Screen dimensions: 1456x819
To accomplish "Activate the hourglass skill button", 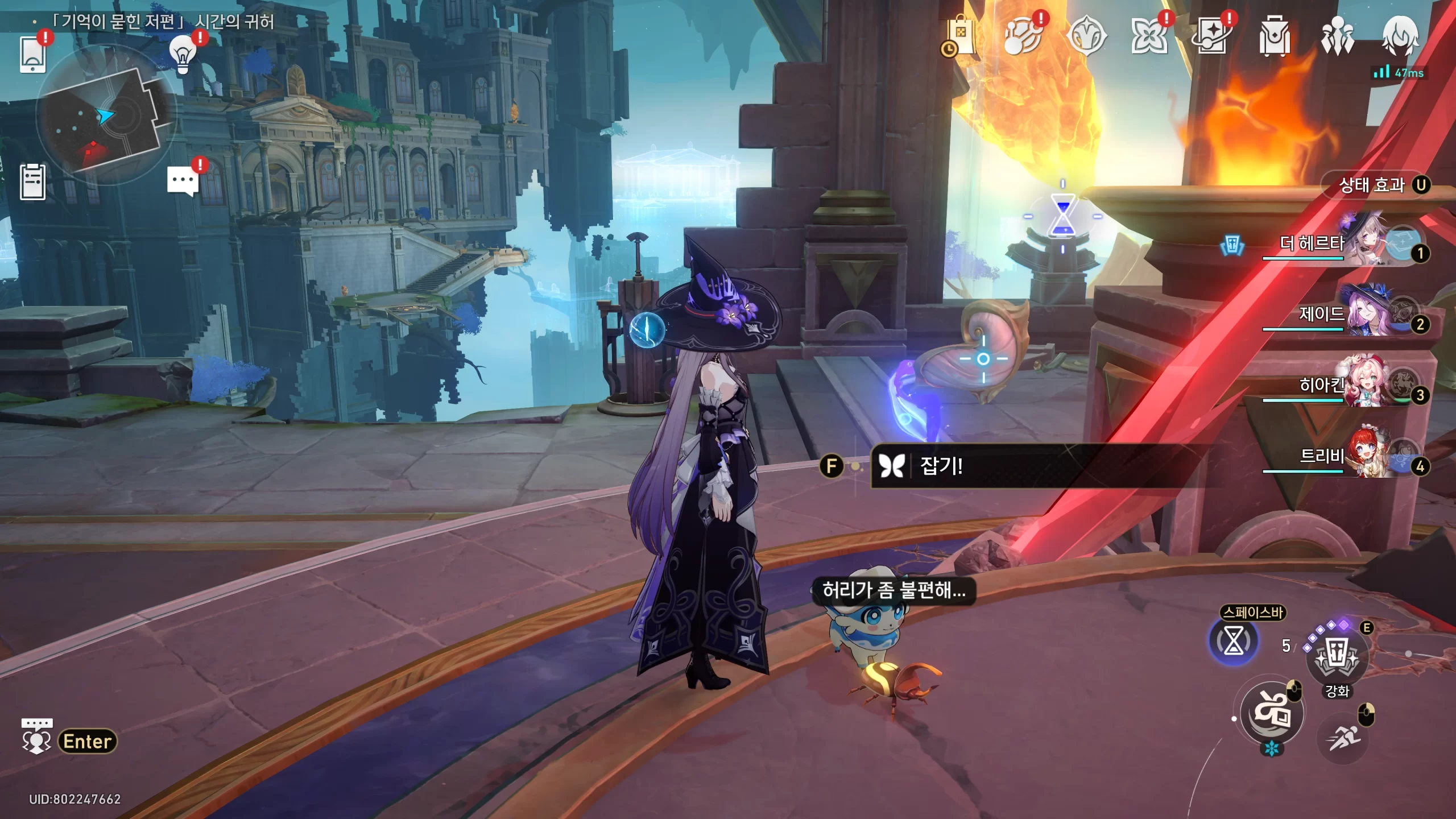I will click(1234, 642).
